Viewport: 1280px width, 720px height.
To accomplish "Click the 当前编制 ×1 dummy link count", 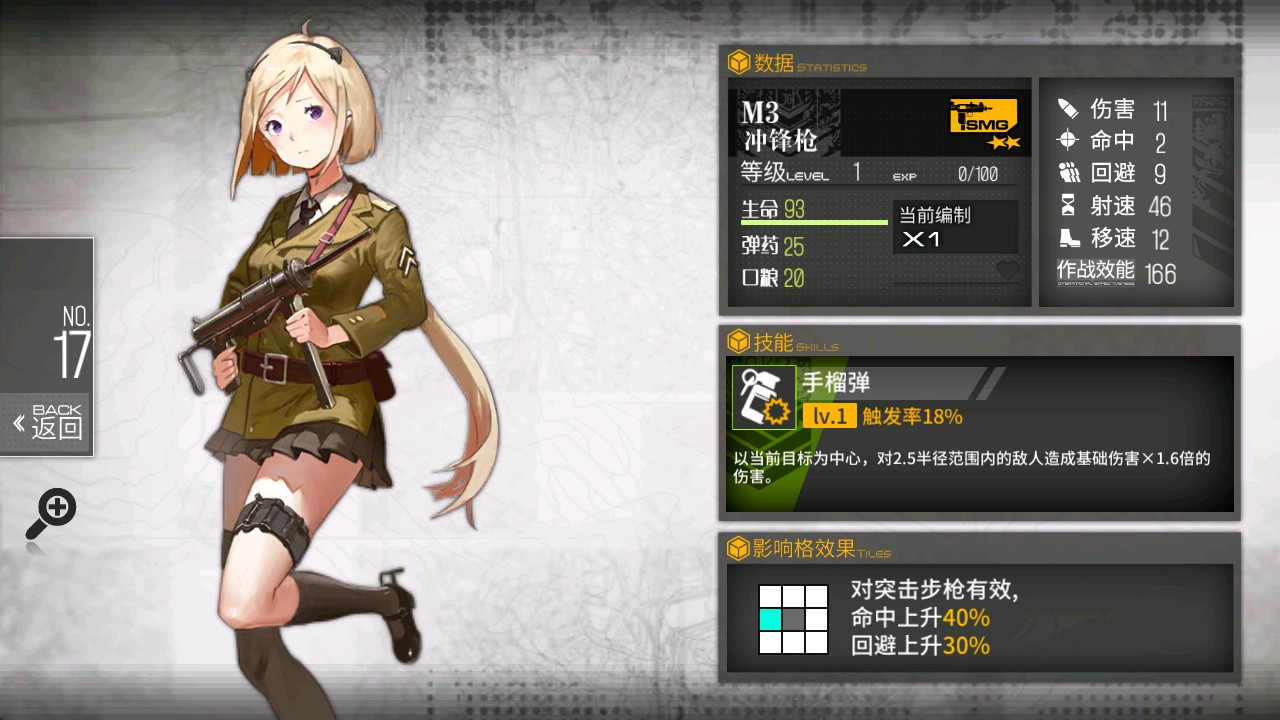I will click(x=955, y=227).
